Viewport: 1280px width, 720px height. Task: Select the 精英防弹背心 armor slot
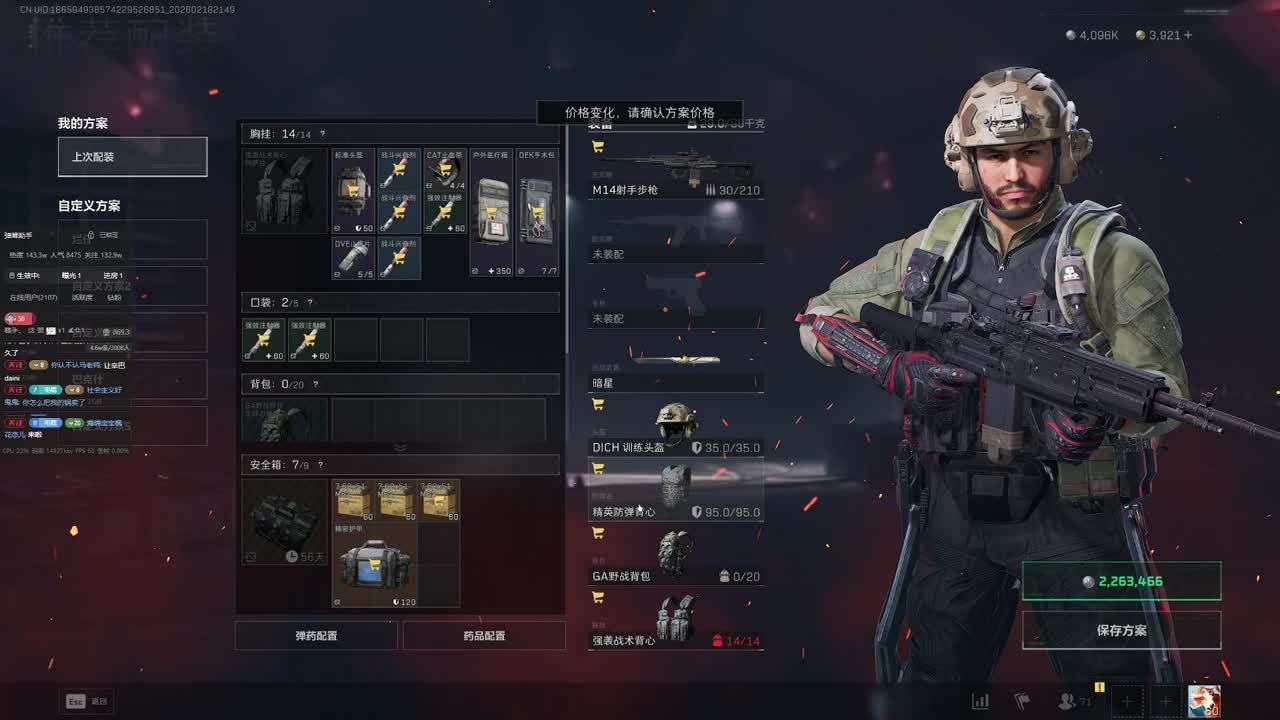click(676, 495)
